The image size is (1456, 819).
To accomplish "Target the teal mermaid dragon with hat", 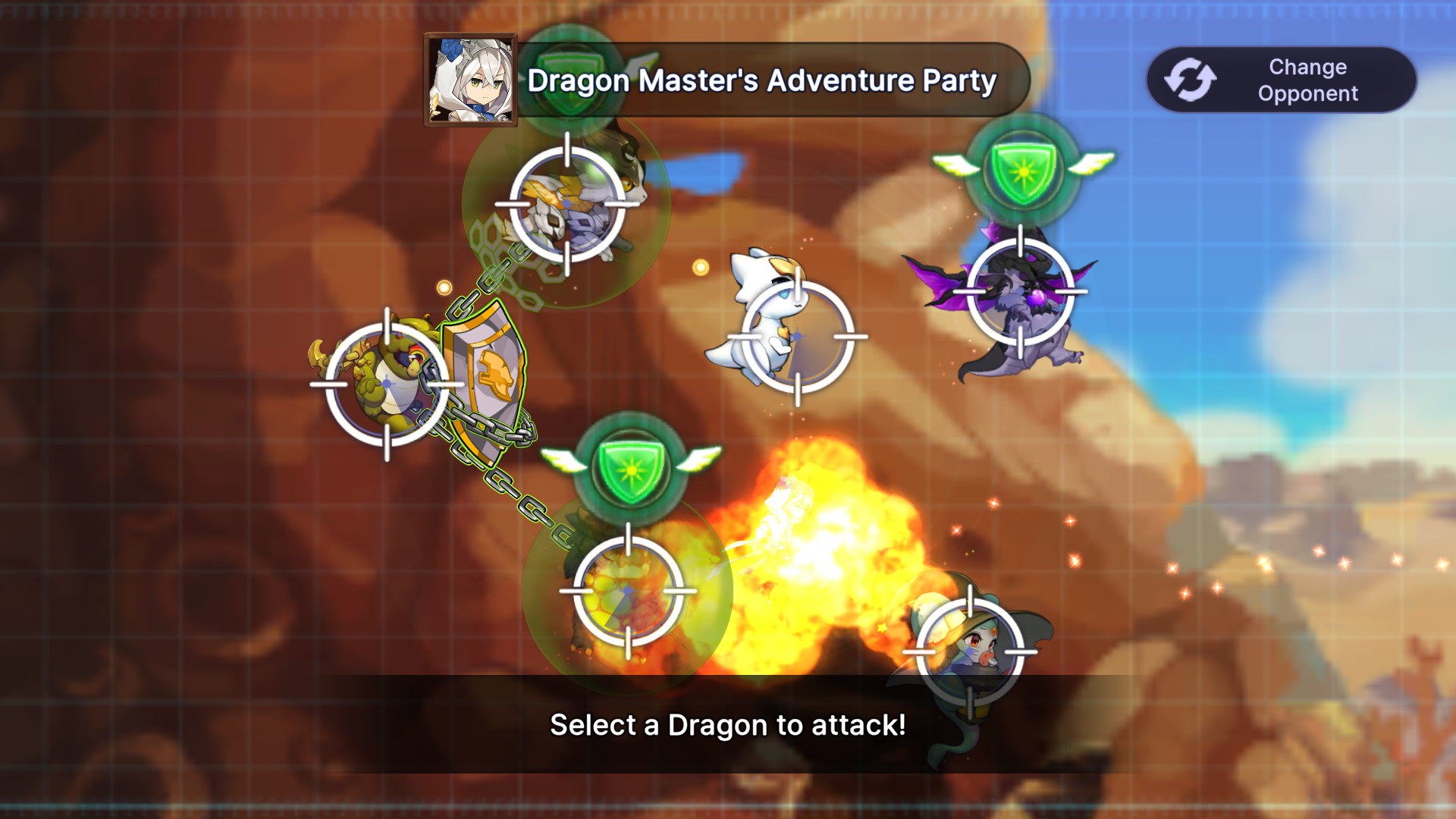I will pyautogui.click(x=970, y=651).
